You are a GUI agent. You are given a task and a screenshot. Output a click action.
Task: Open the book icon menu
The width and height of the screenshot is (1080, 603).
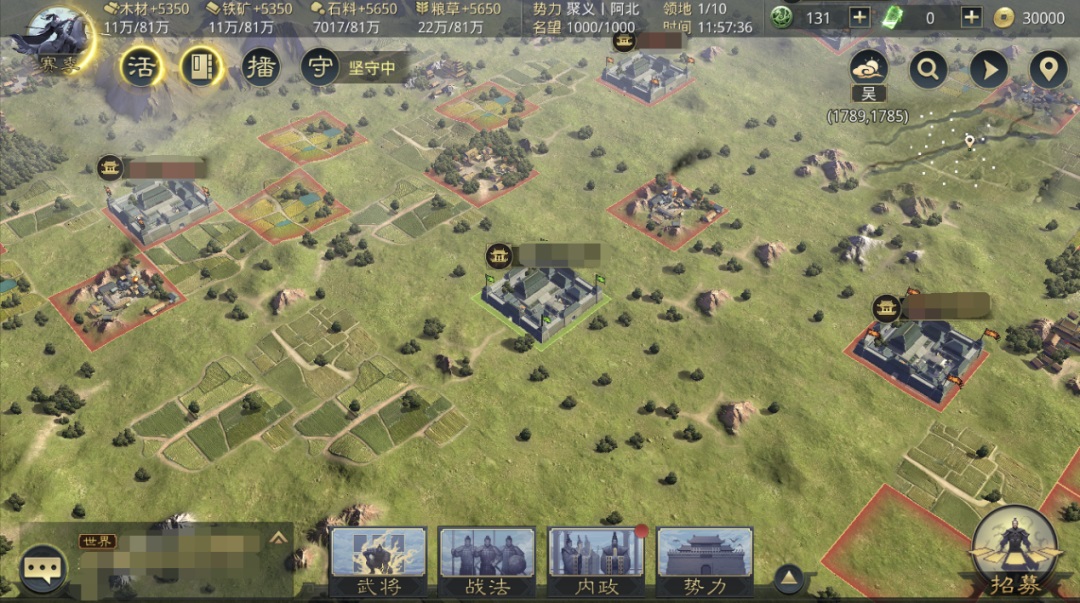coord(203,67)
